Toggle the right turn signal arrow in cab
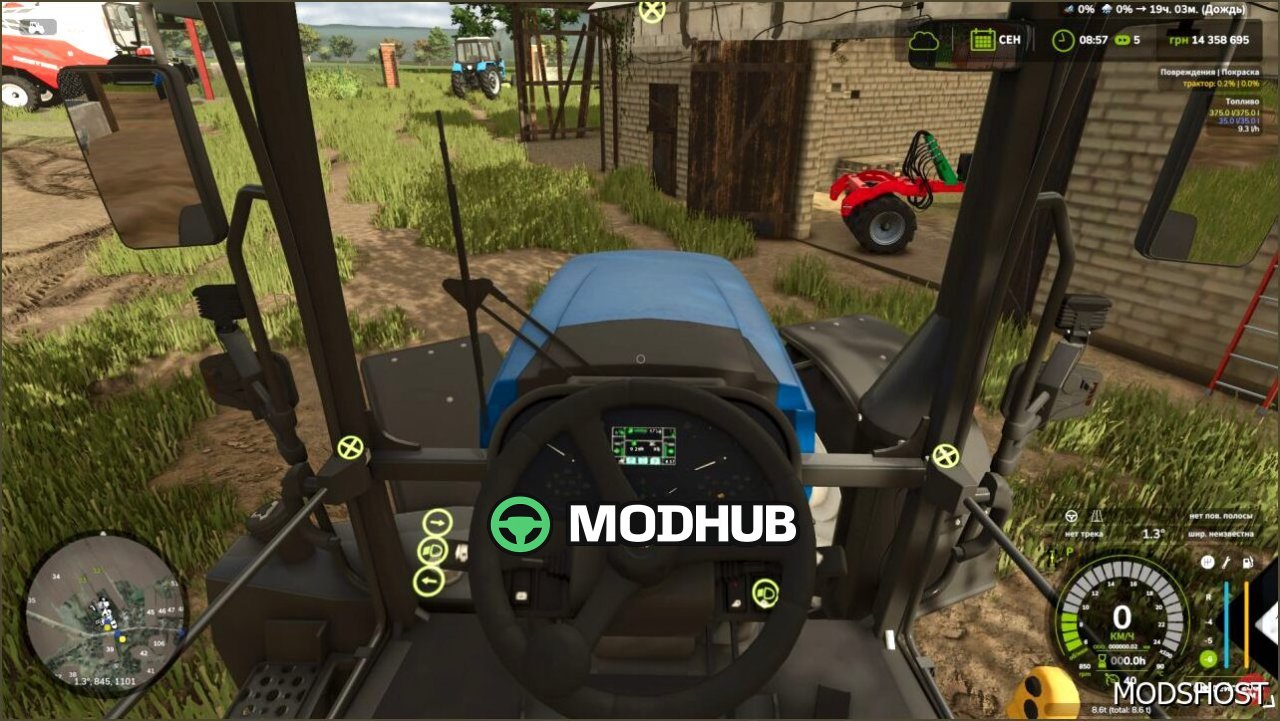 pos(436,522)
